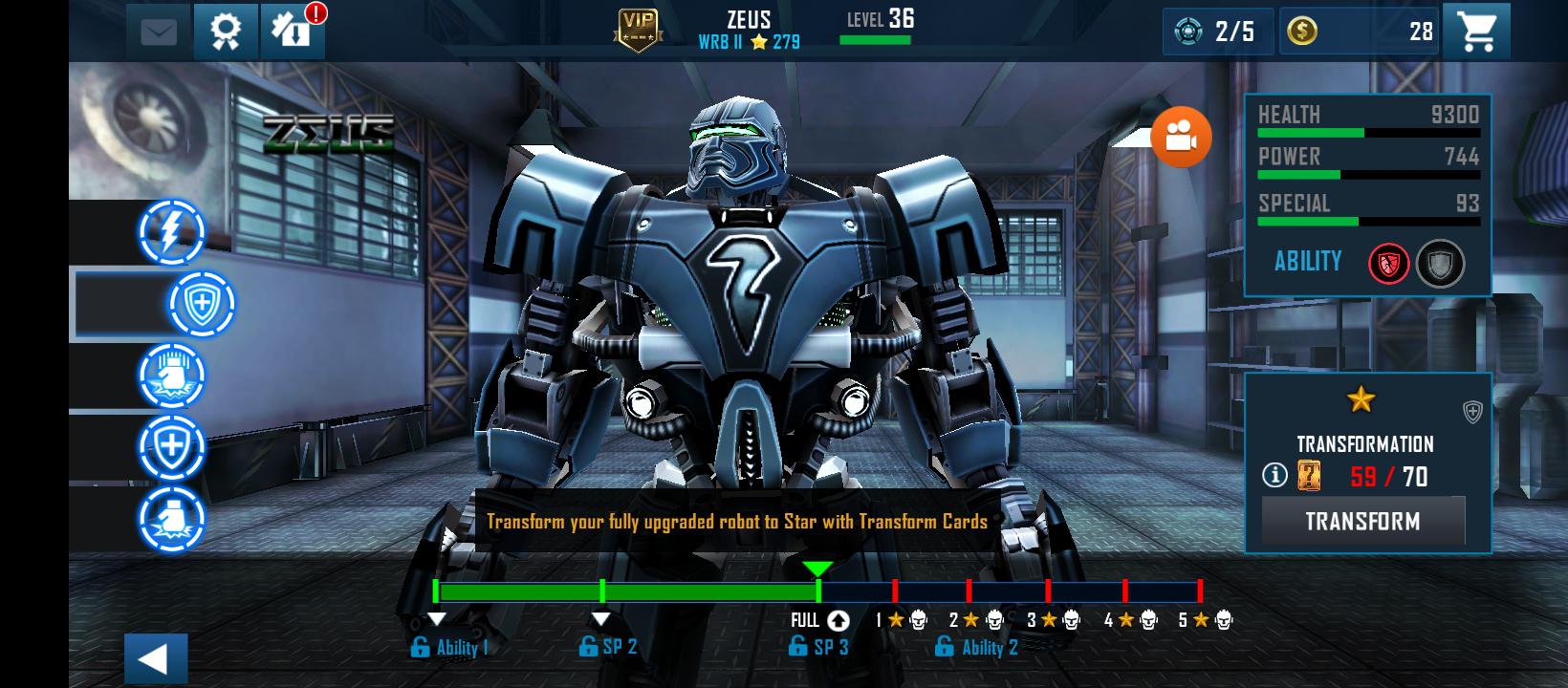Select the SP 3 unlock marker
The height and width of the screenshot is (688, 1568).
click(x=817, y=647)
